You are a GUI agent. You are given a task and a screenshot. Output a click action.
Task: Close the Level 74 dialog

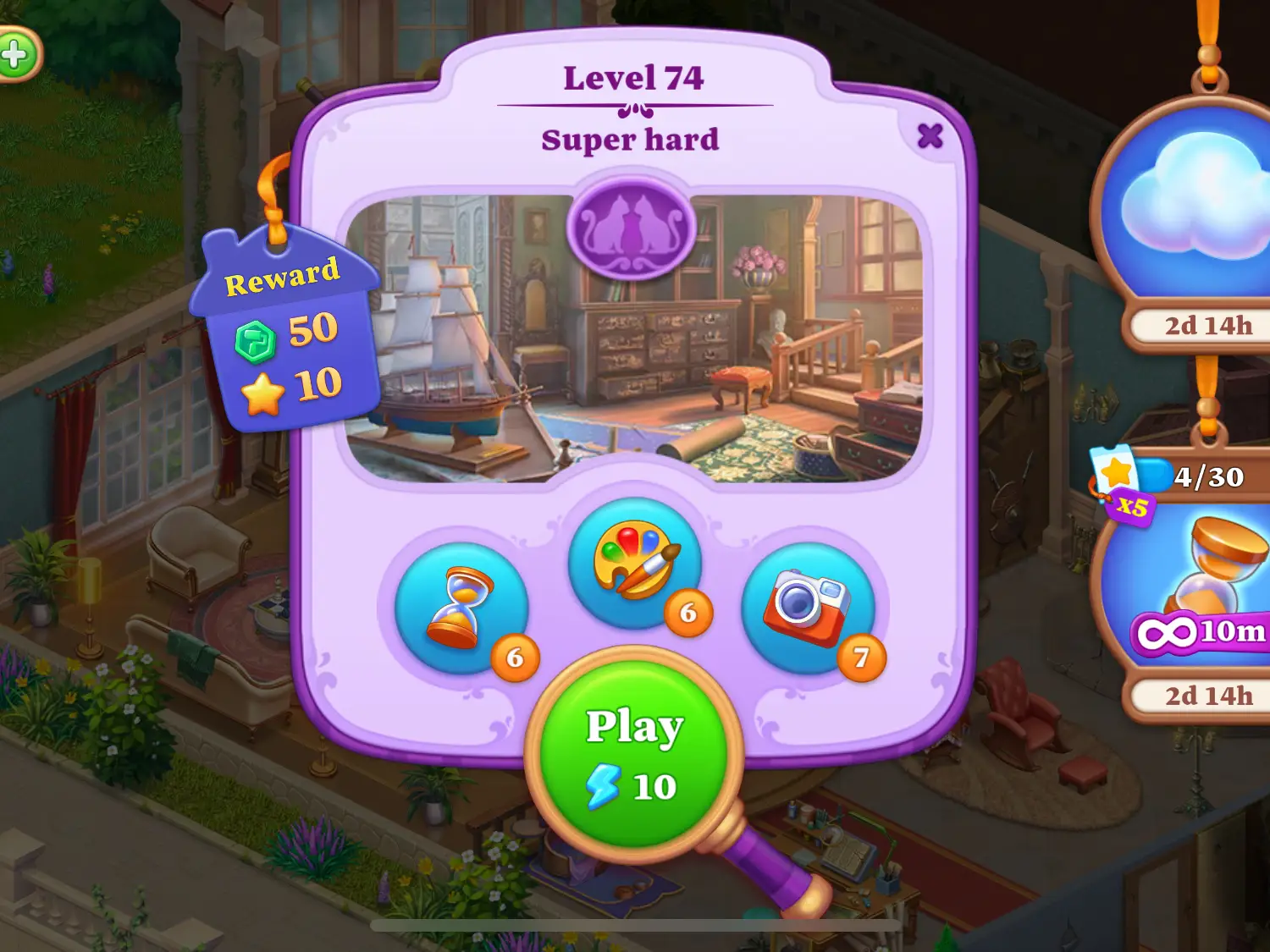929,135
